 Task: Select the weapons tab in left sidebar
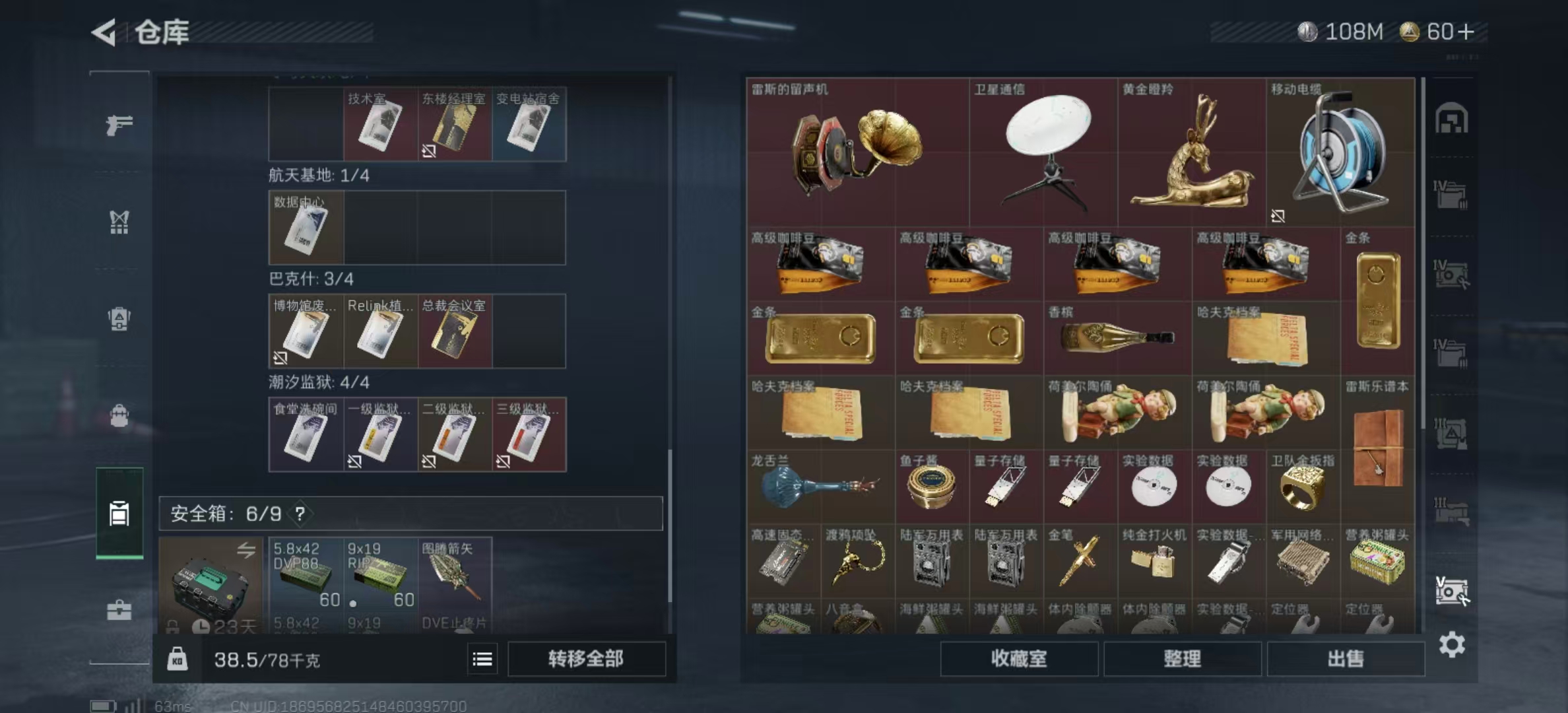[119, 124]
